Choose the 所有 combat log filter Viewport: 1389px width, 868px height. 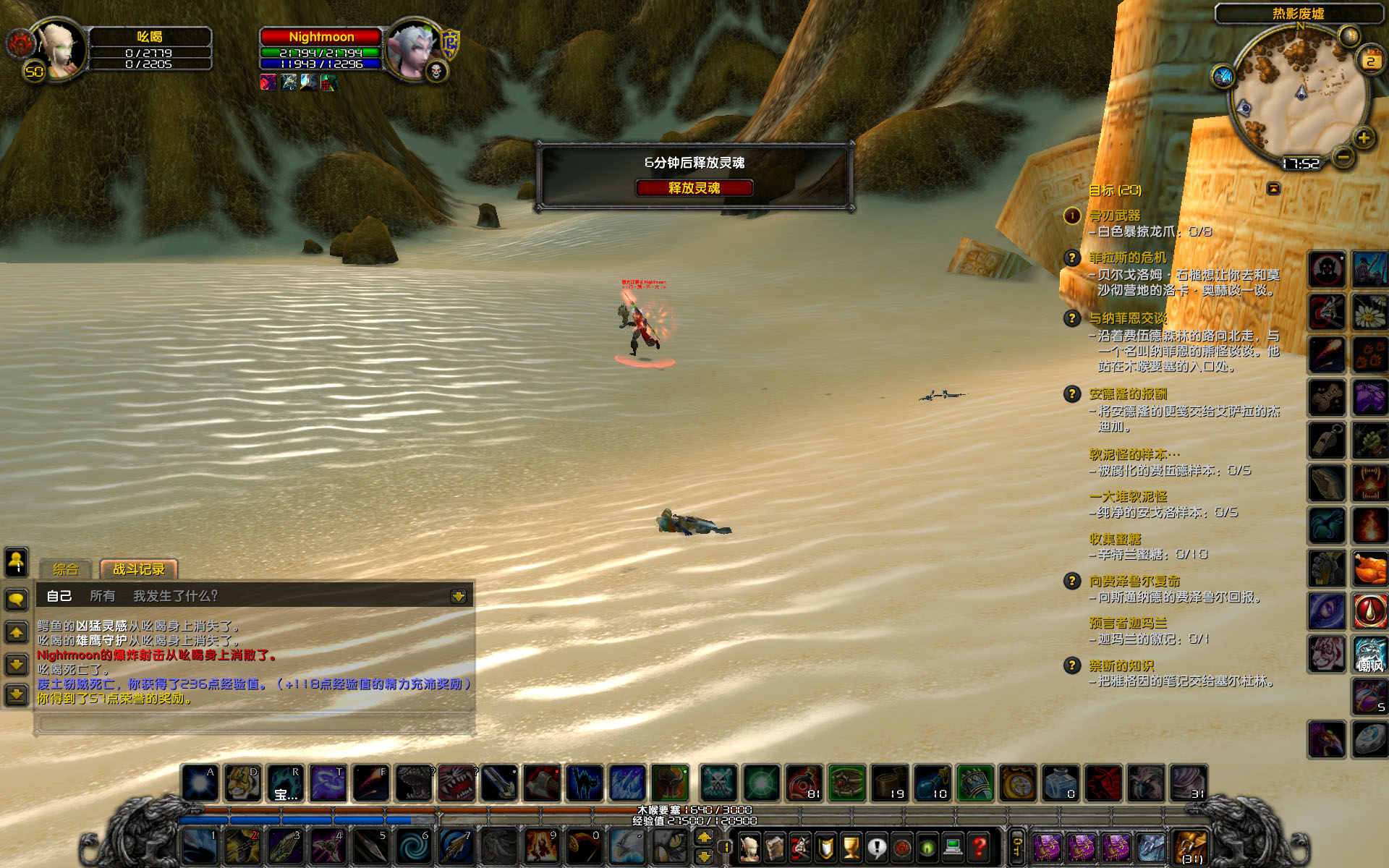coord(102,596)
